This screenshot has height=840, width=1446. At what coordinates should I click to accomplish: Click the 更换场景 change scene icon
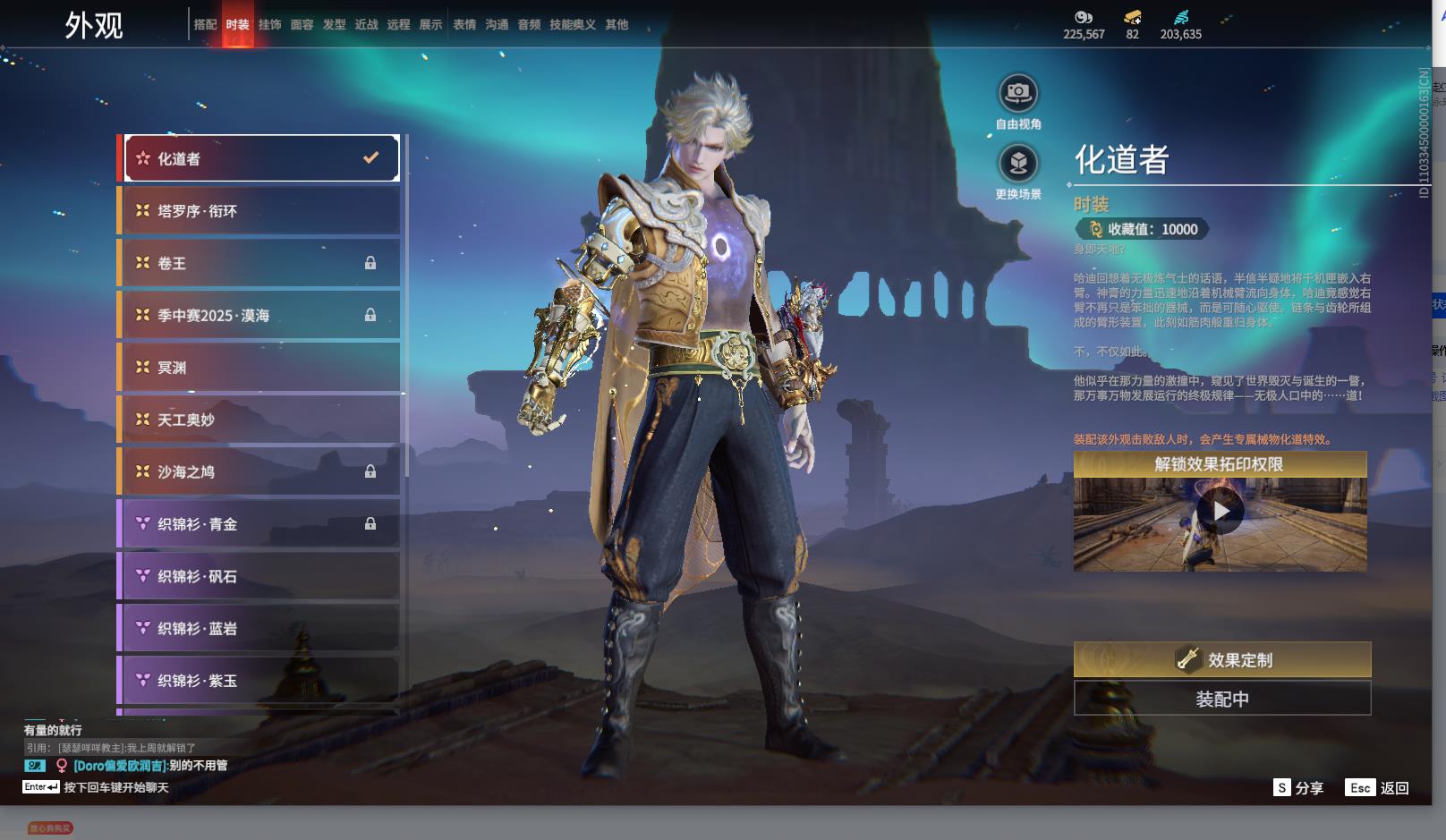click(1018, 164)
